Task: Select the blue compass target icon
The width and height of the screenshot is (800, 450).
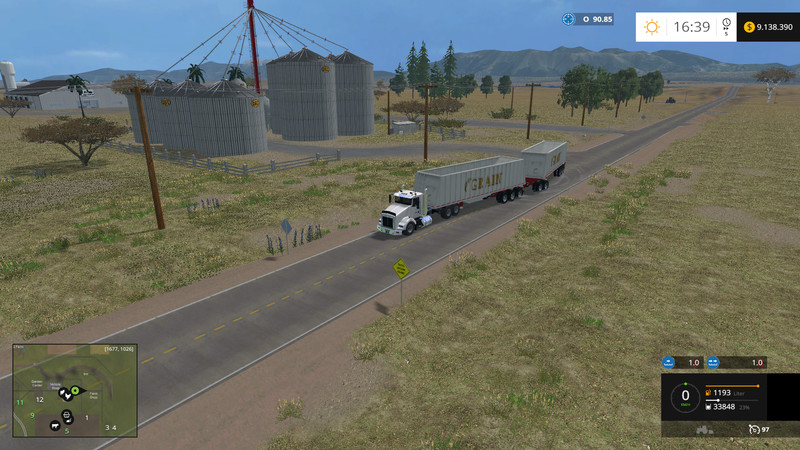Action: point(568,19)
